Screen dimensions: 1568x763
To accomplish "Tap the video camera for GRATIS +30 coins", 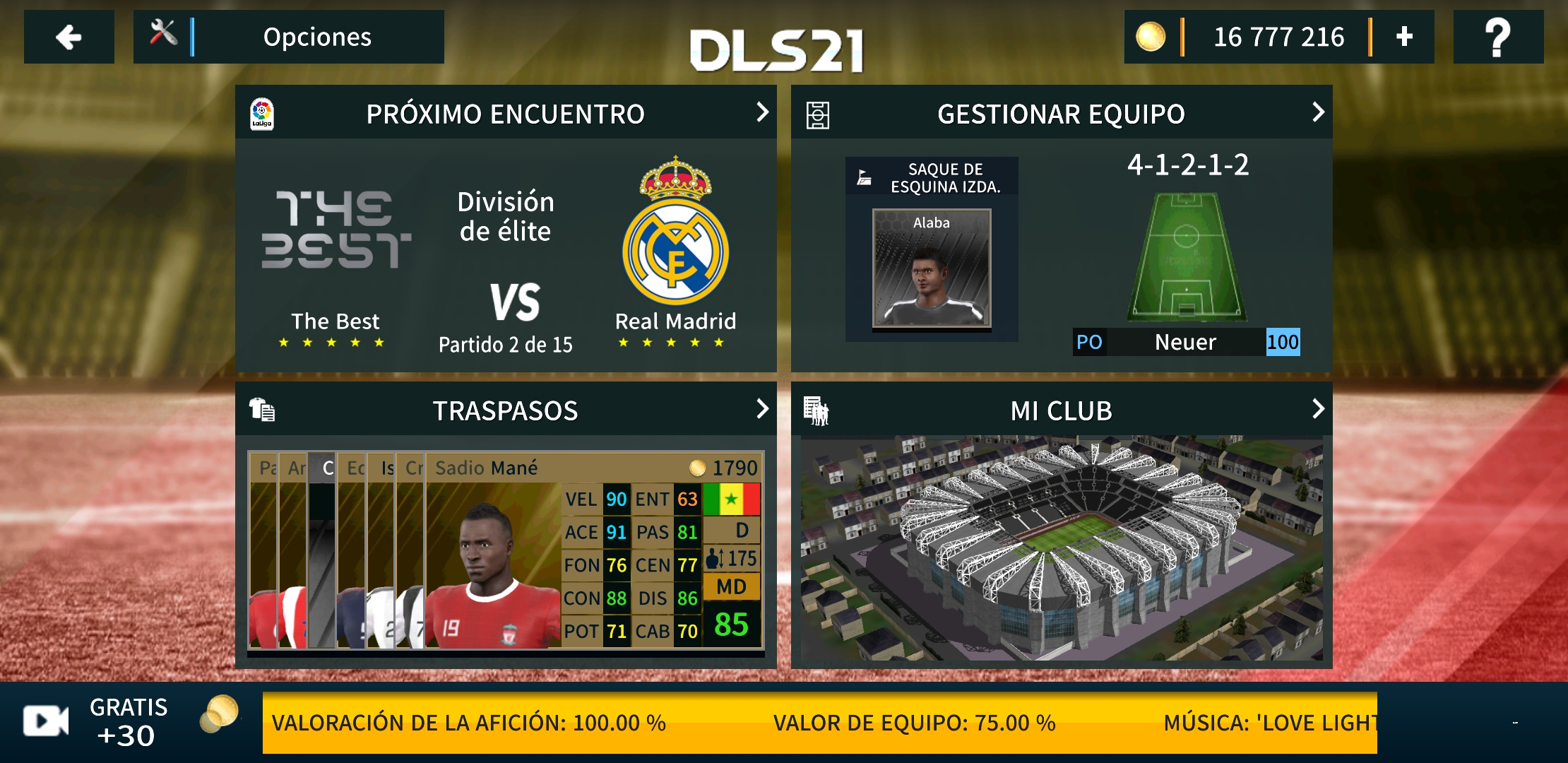I will [x=44, y=721].
